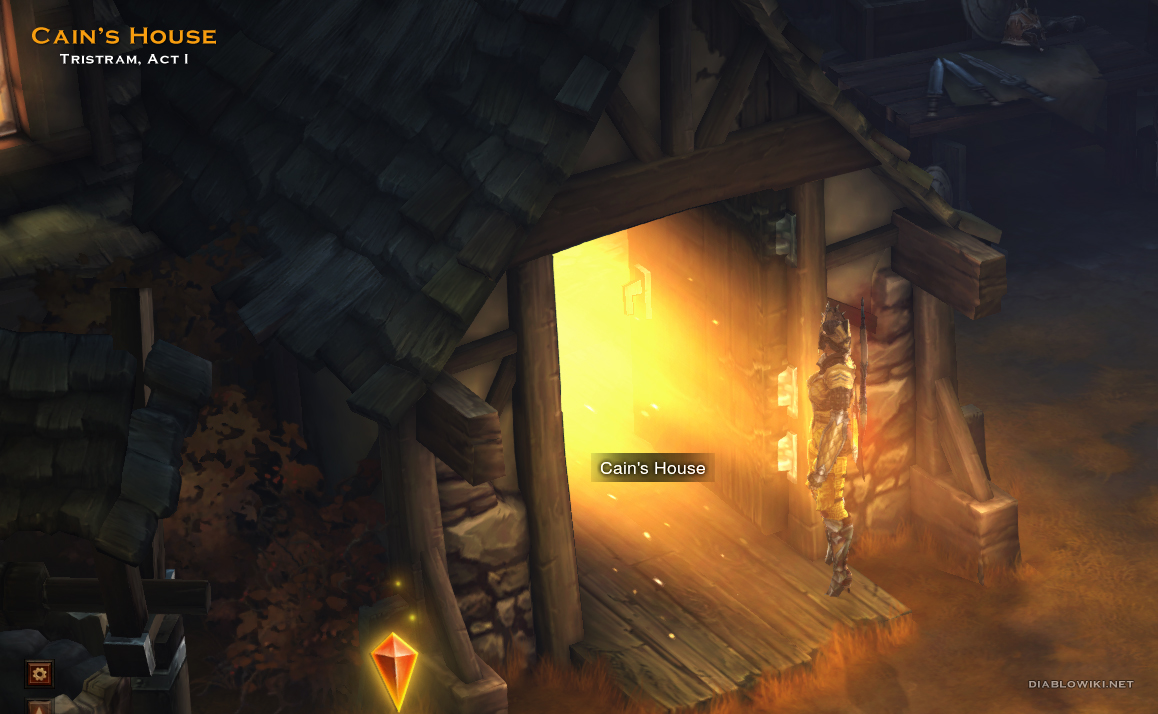
Task: Enter via the Cain's House door label
Action: tap(652, 468)
